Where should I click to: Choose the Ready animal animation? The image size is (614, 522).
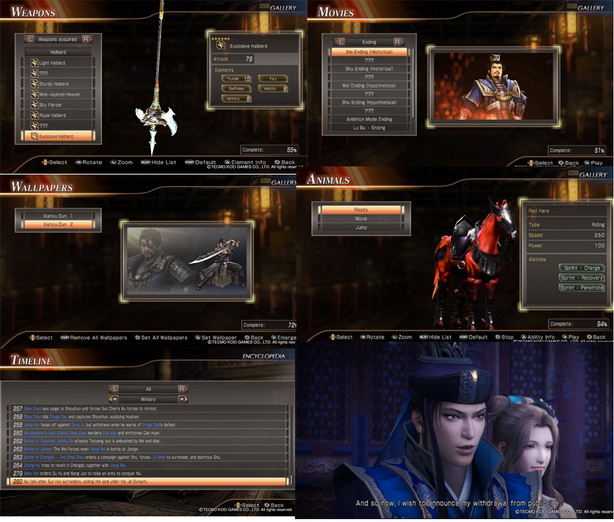(x=361, y=208)
